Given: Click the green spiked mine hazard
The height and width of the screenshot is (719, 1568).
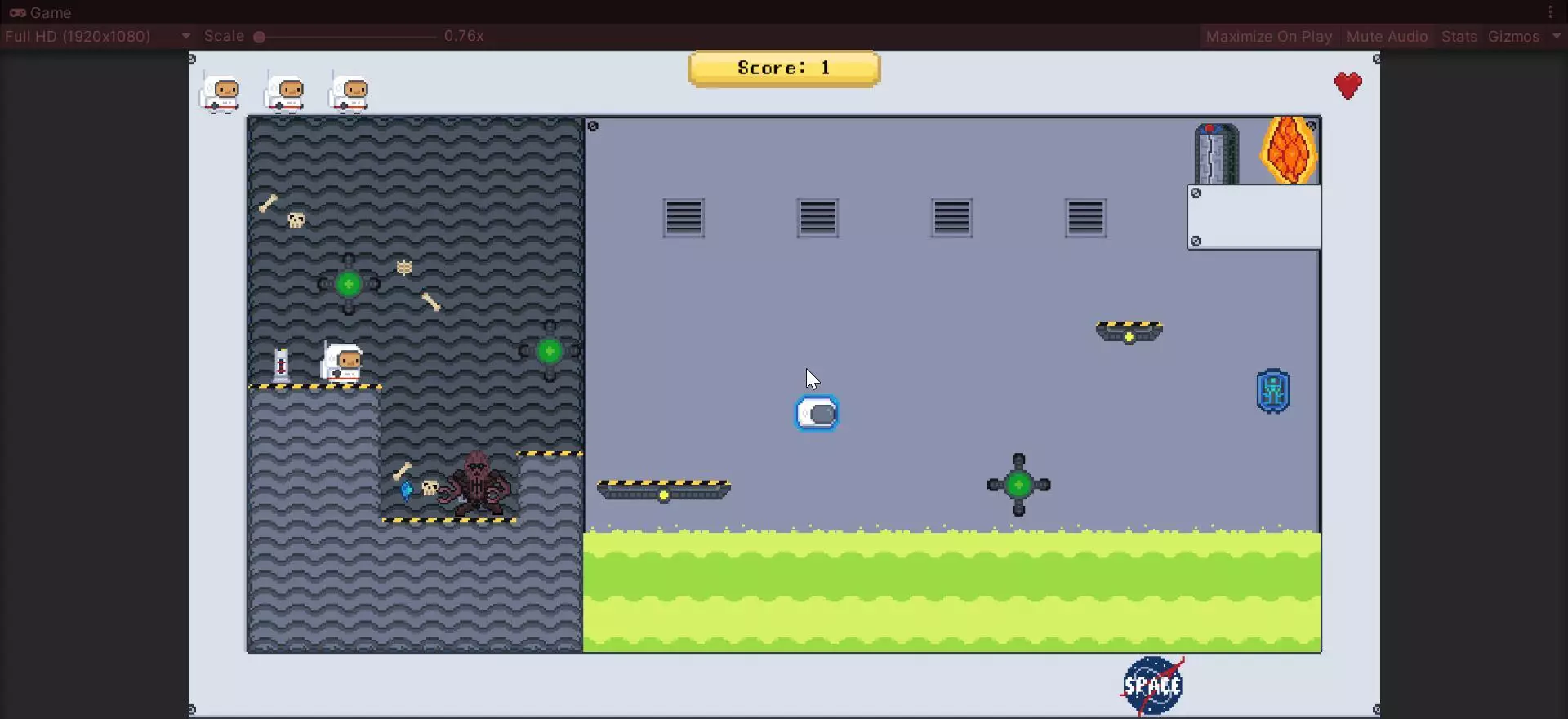Looking at the screenshot, I should (x=1019, y=486).
